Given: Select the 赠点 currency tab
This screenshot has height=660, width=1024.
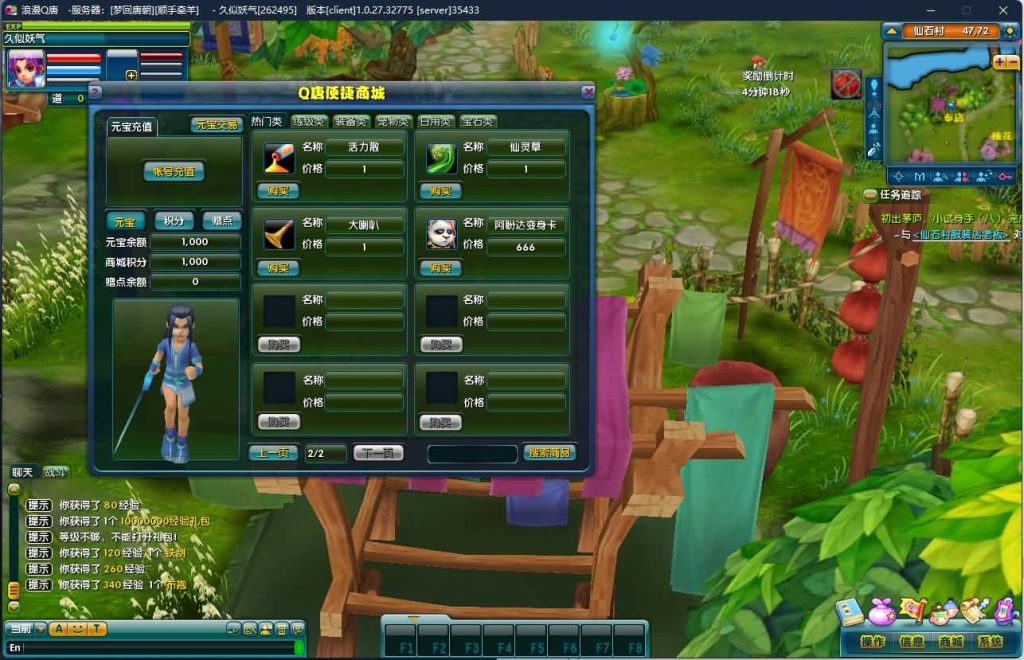Looking at the screenshot, I should tap(221, 221).
